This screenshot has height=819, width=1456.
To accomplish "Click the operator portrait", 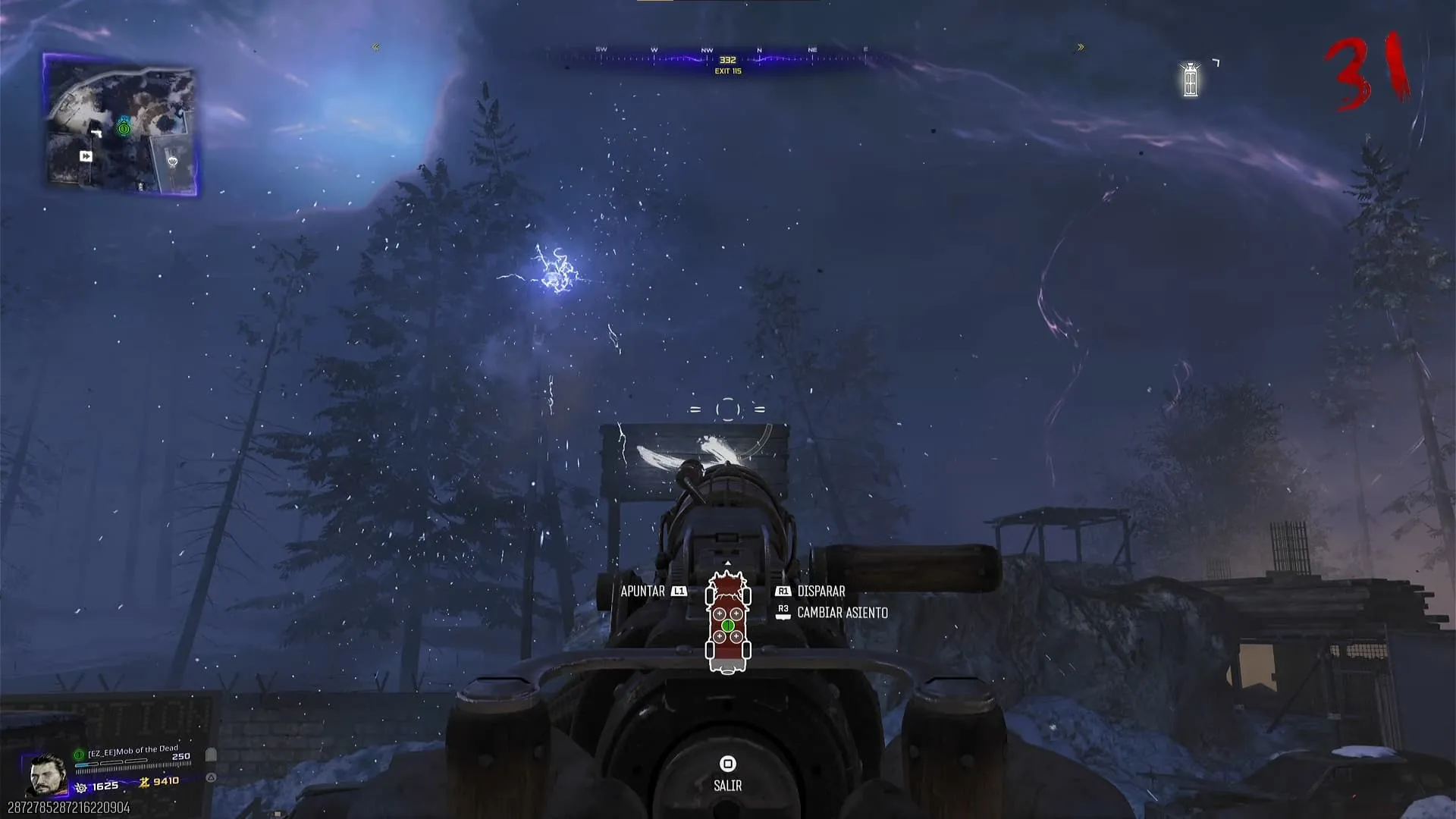I will [46, 775].
